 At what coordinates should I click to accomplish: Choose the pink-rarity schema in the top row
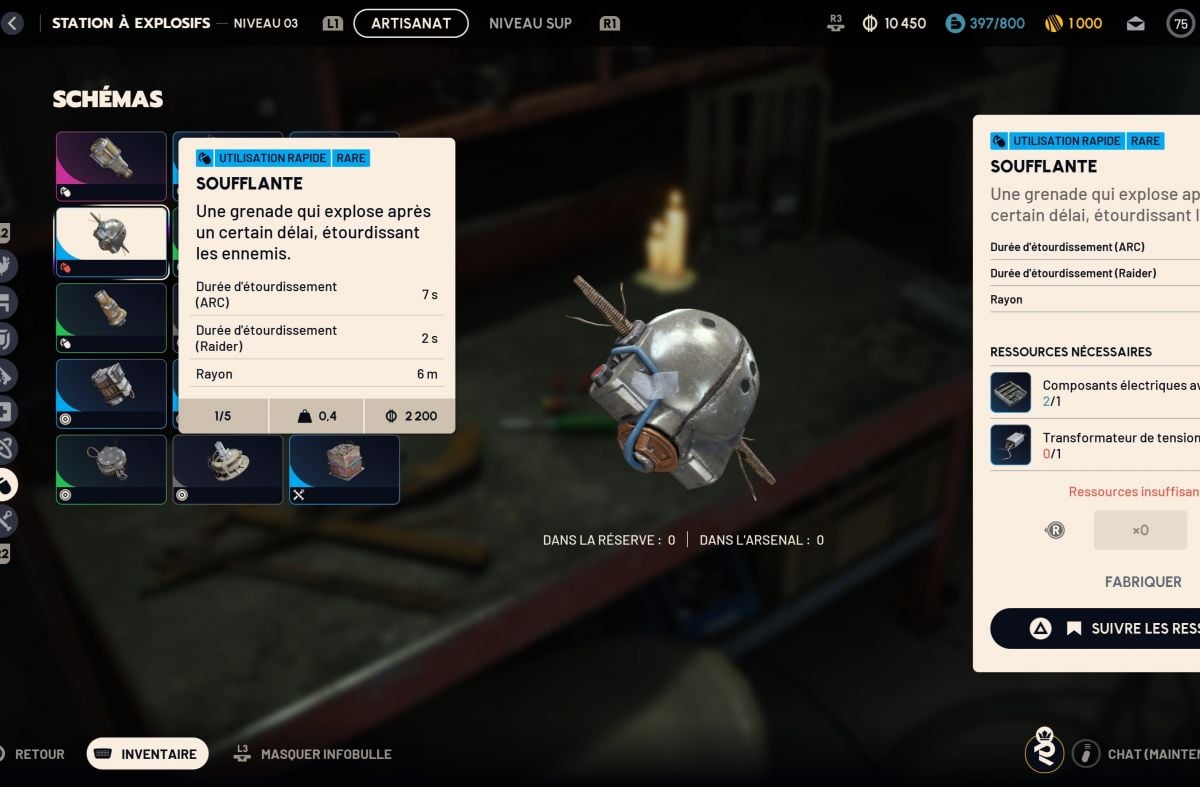pyautogui.click(x=111, y=165)
